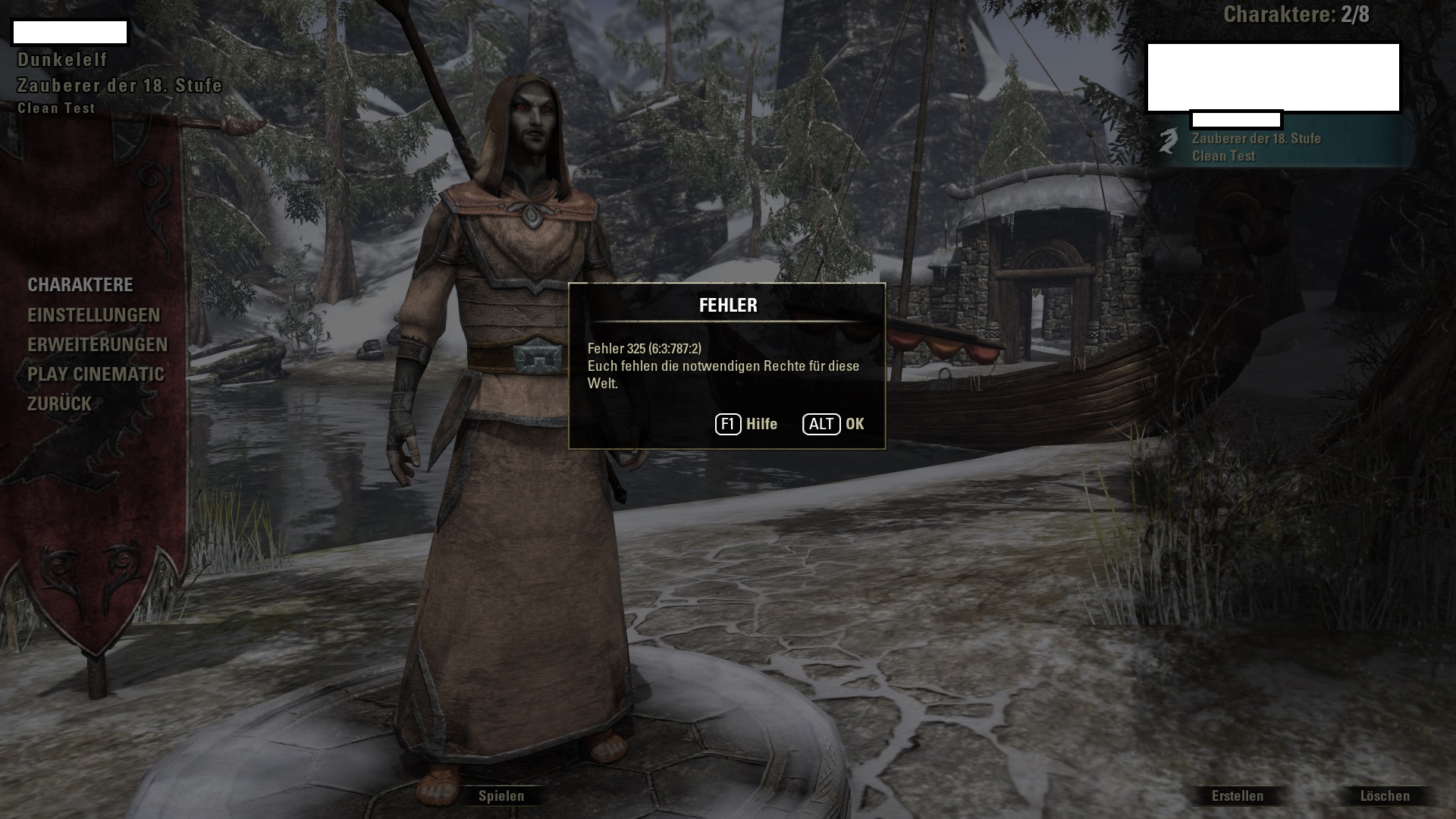Viewport: 1456px width, 819px height.
Task: Go back with the Zurück entry
Action: click(x=59, y=403)
